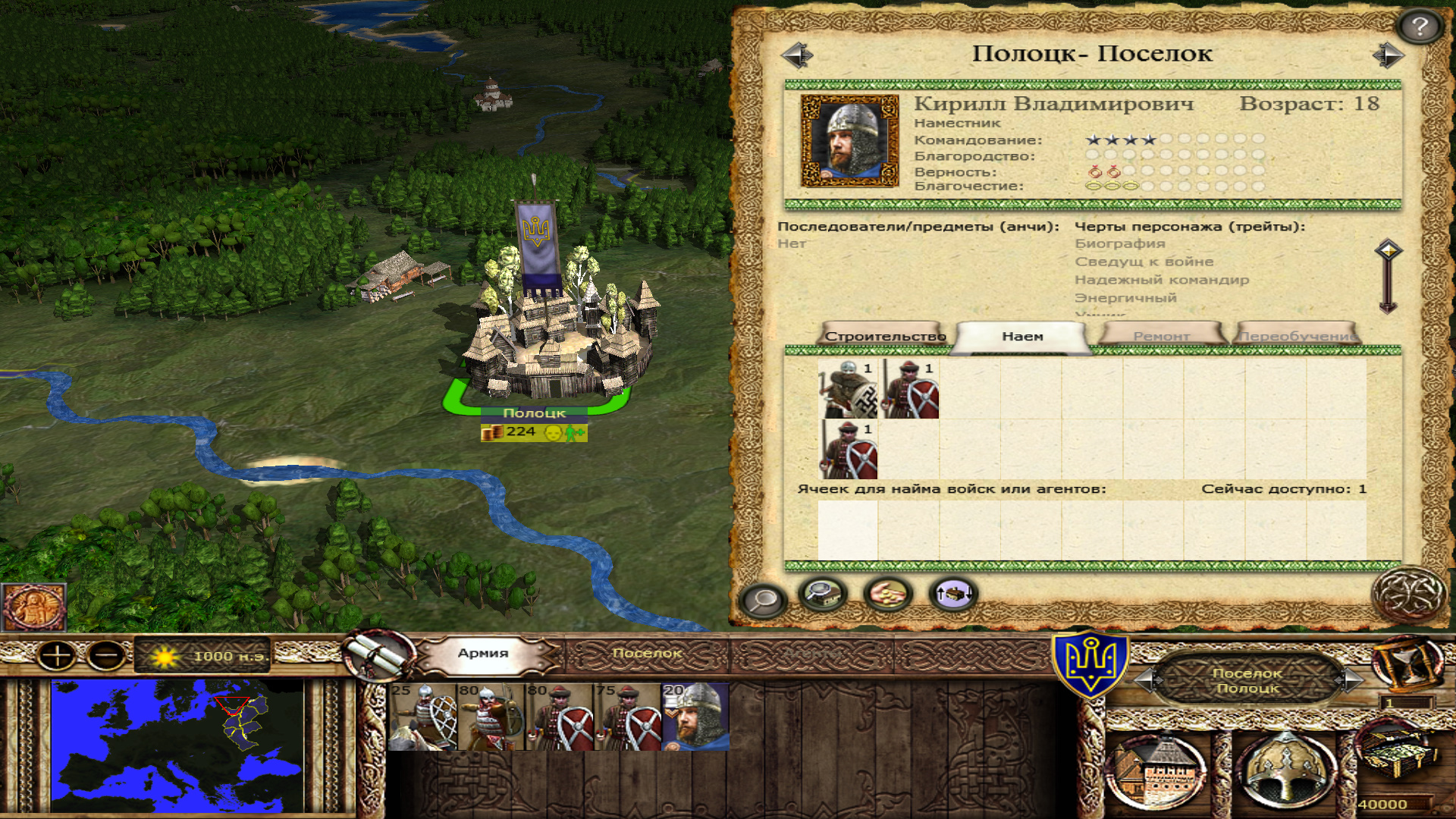This screenshot has height=819, width=1456.
Task: Select the Наем recruitment tab
Action: pyautogui.click(x=1022, y=337)
